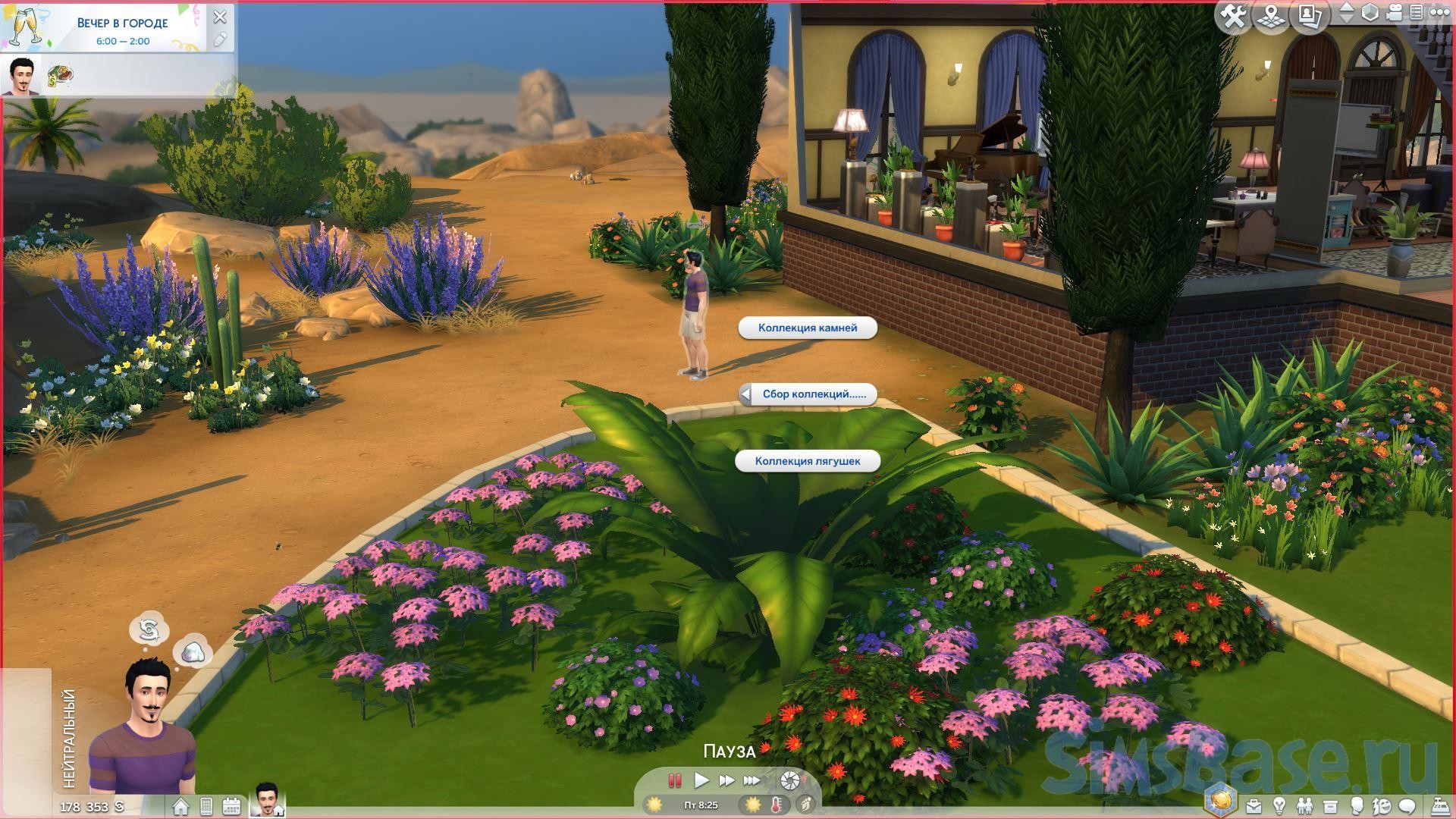Toggle the wall view cube icon
The height and width of the screenshot is (819, 1456).
point(1370,14)
